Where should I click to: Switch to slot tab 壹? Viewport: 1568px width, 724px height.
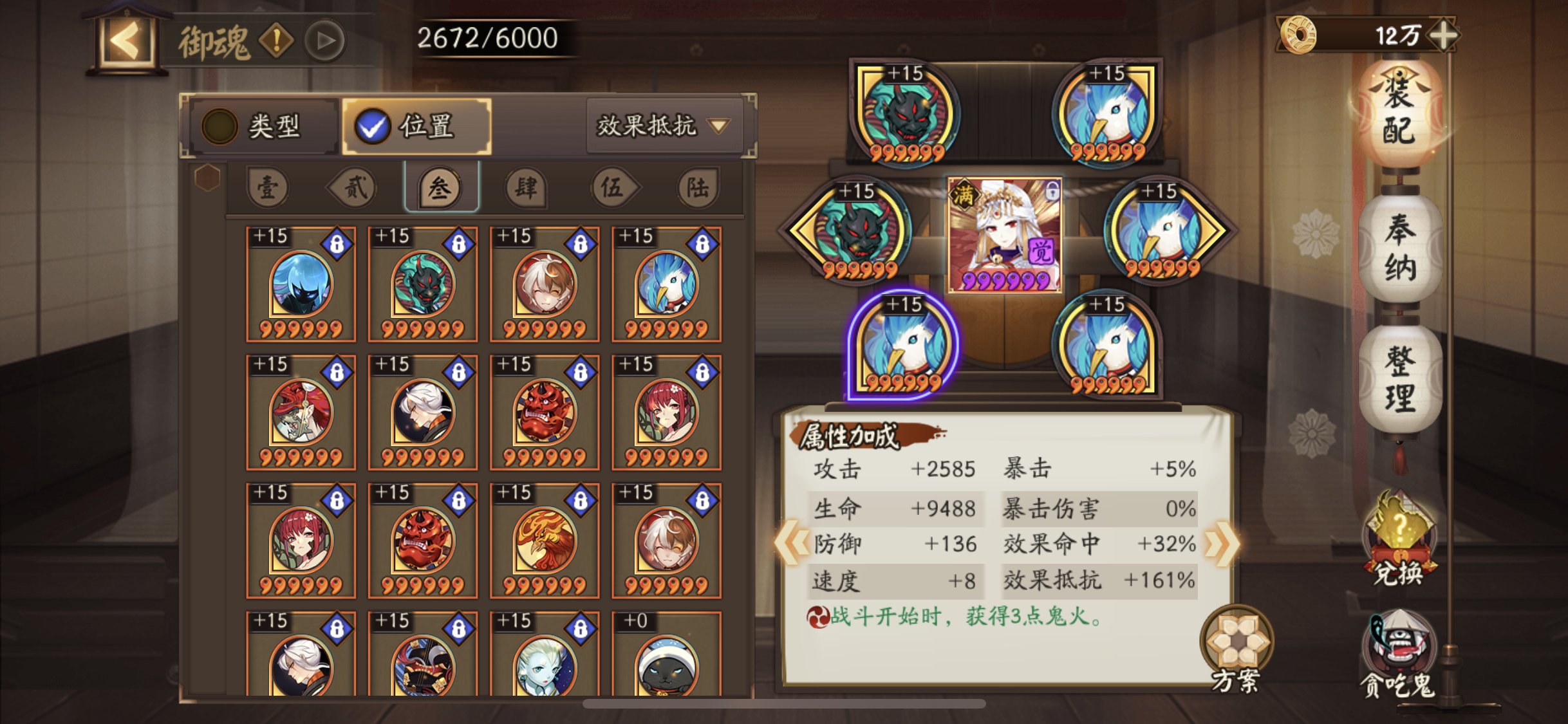click(268, 188)
